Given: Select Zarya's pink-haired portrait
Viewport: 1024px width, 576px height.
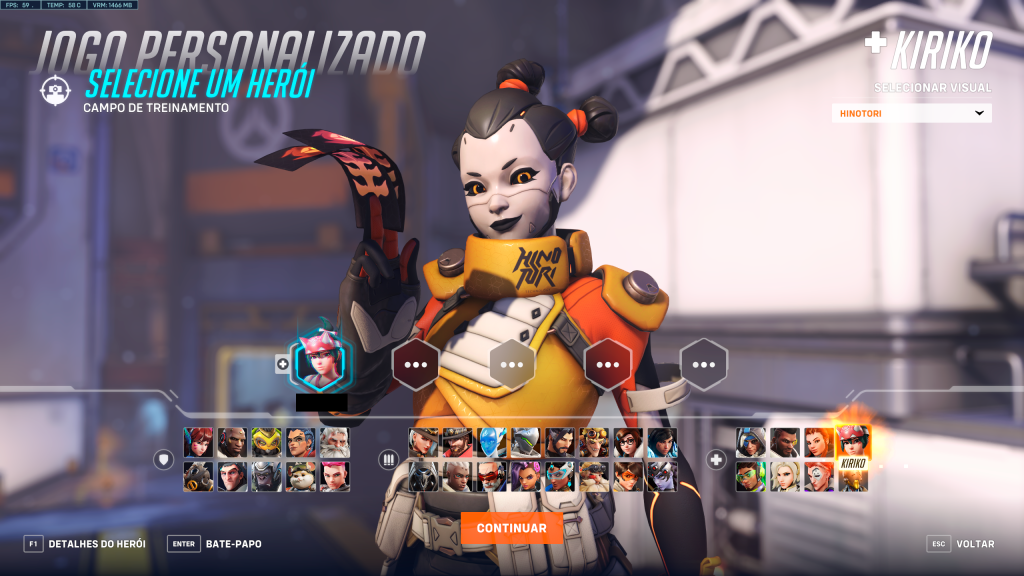Looking at the screenshot, I should coord(335,476).
